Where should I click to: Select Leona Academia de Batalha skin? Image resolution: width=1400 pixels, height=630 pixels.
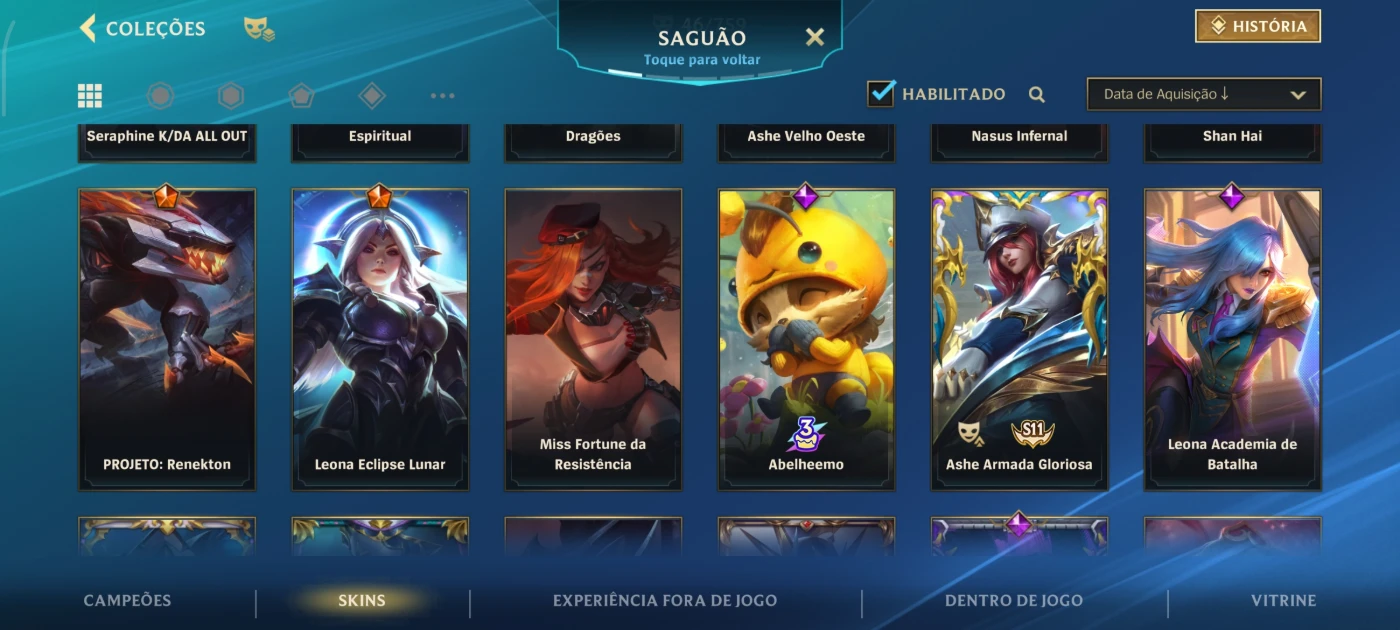[1232, 339]
